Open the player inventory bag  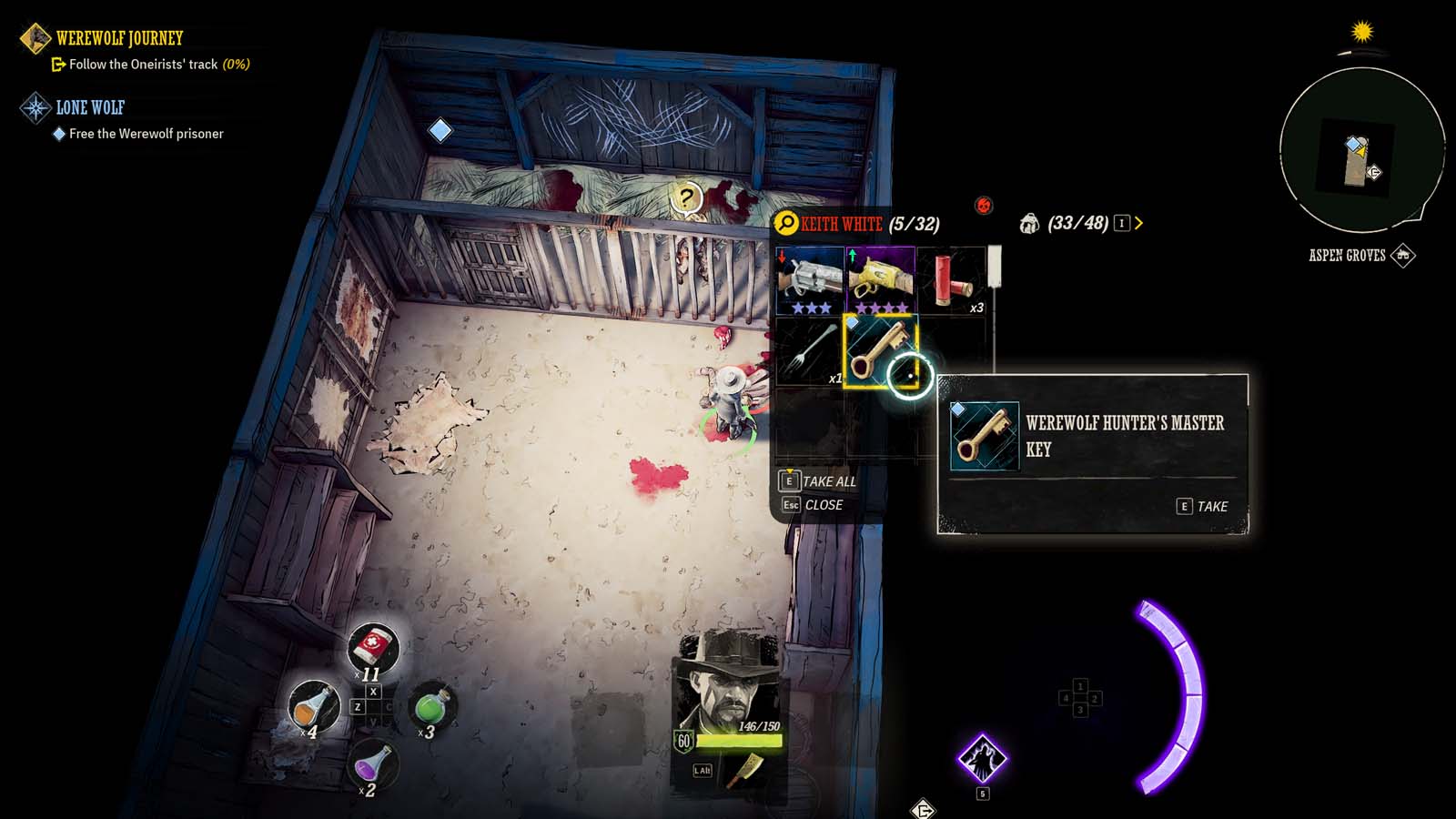[1030, 224]
